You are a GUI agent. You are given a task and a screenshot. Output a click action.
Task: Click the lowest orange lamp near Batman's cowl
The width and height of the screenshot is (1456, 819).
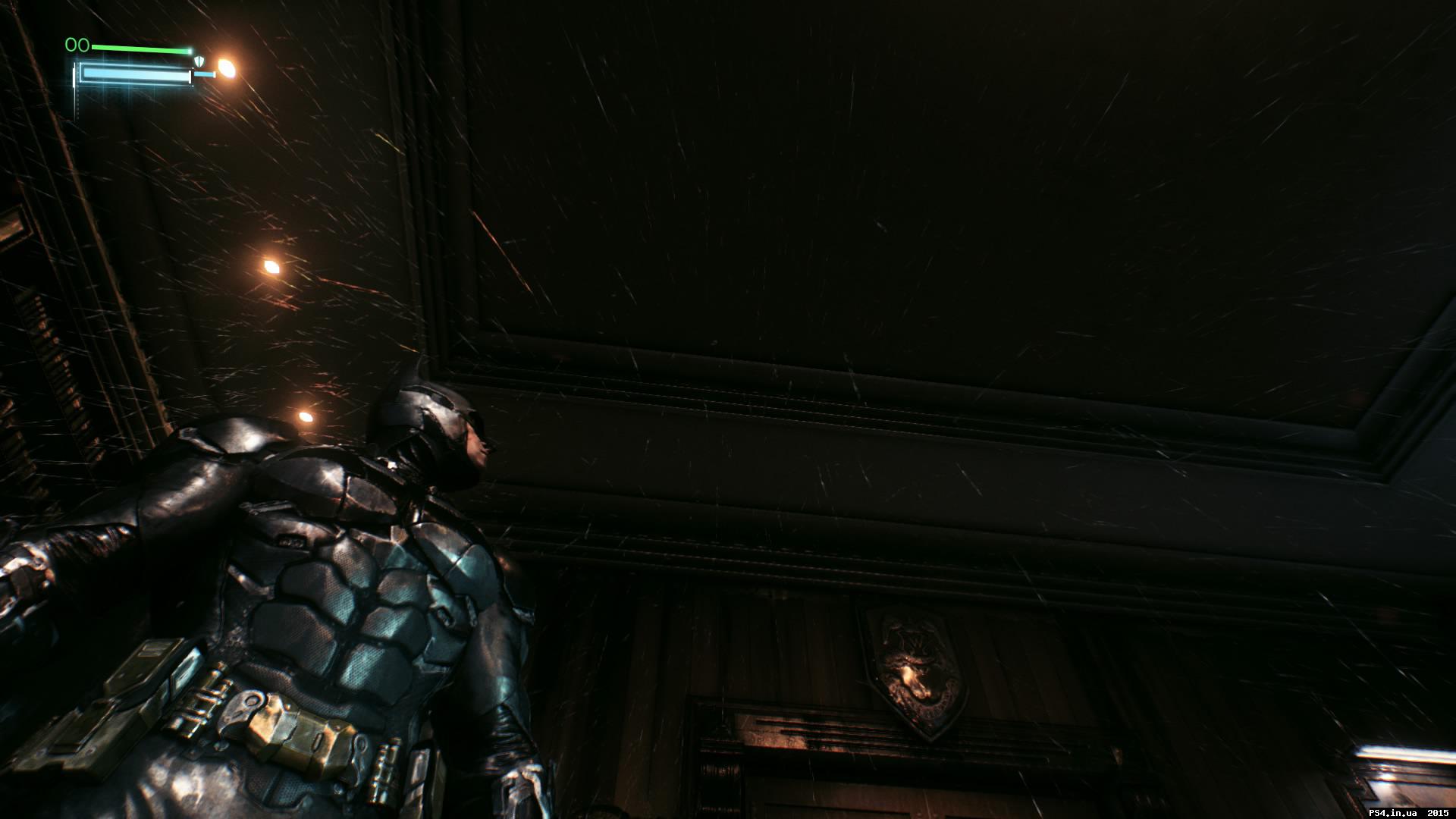coord(307,418)
